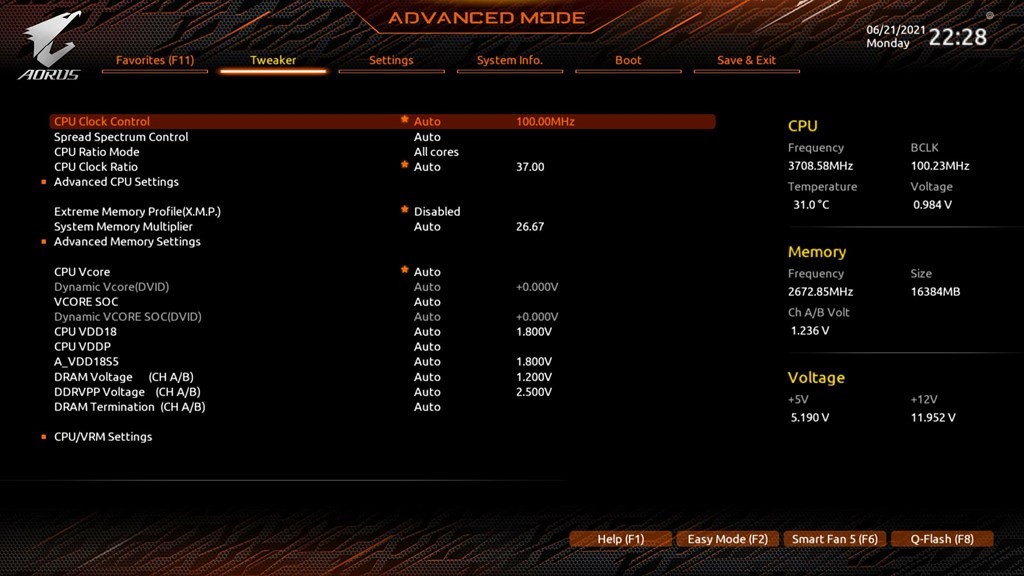
Task: Open the System Info. tab
Action: 509,60
